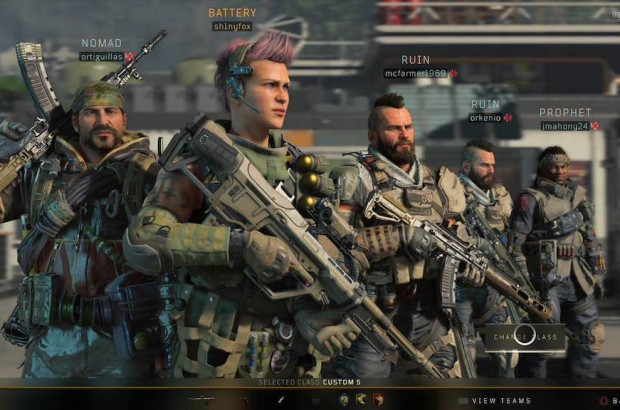Select the Battery player tag shinyfox
The height and width of the screenshot is (410, 620).
click(x=232, y=26)
